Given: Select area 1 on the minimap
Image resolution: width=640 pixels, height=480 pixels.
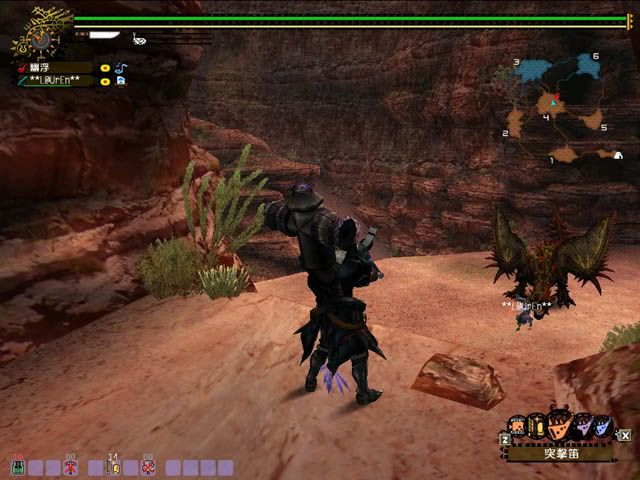Looking at the screenshot, I should [565, 154].
